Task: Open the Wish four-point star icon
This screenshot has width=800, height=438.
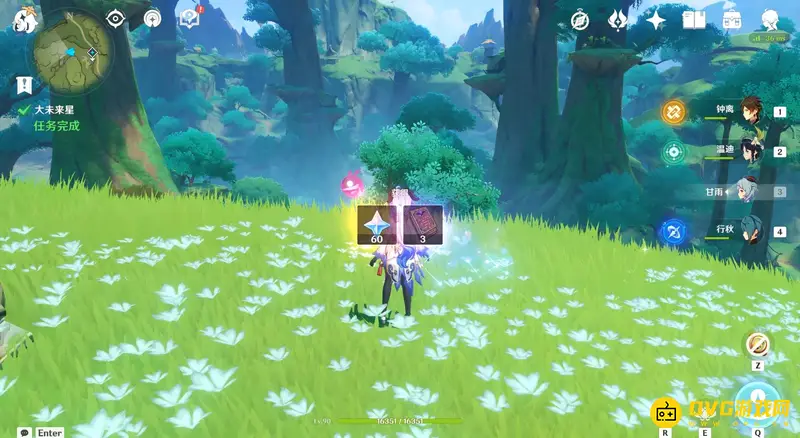Action: click(x=656, y=20)
